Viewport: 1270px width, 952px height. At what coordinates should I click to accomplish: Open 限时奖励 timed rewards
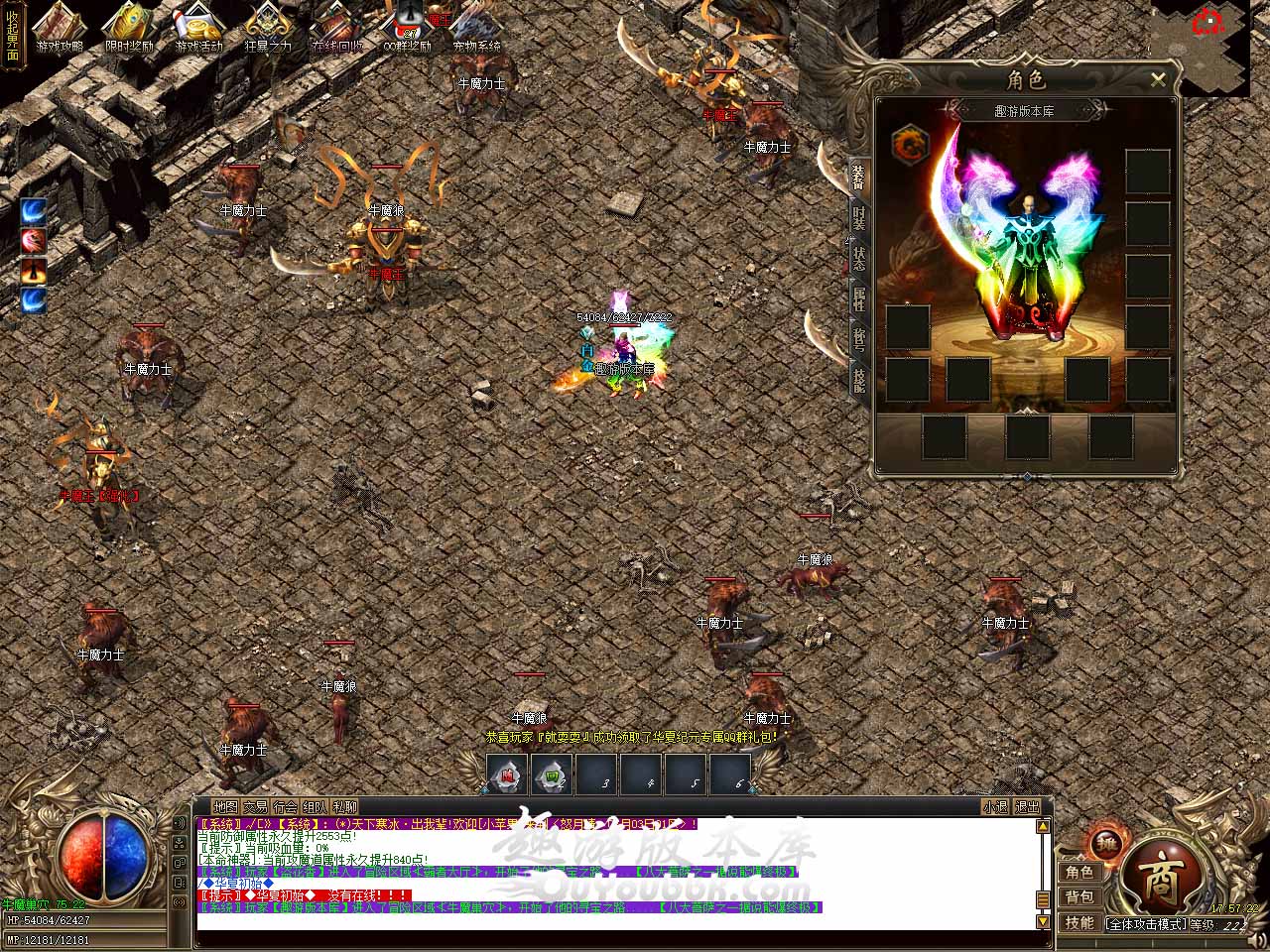129,28
